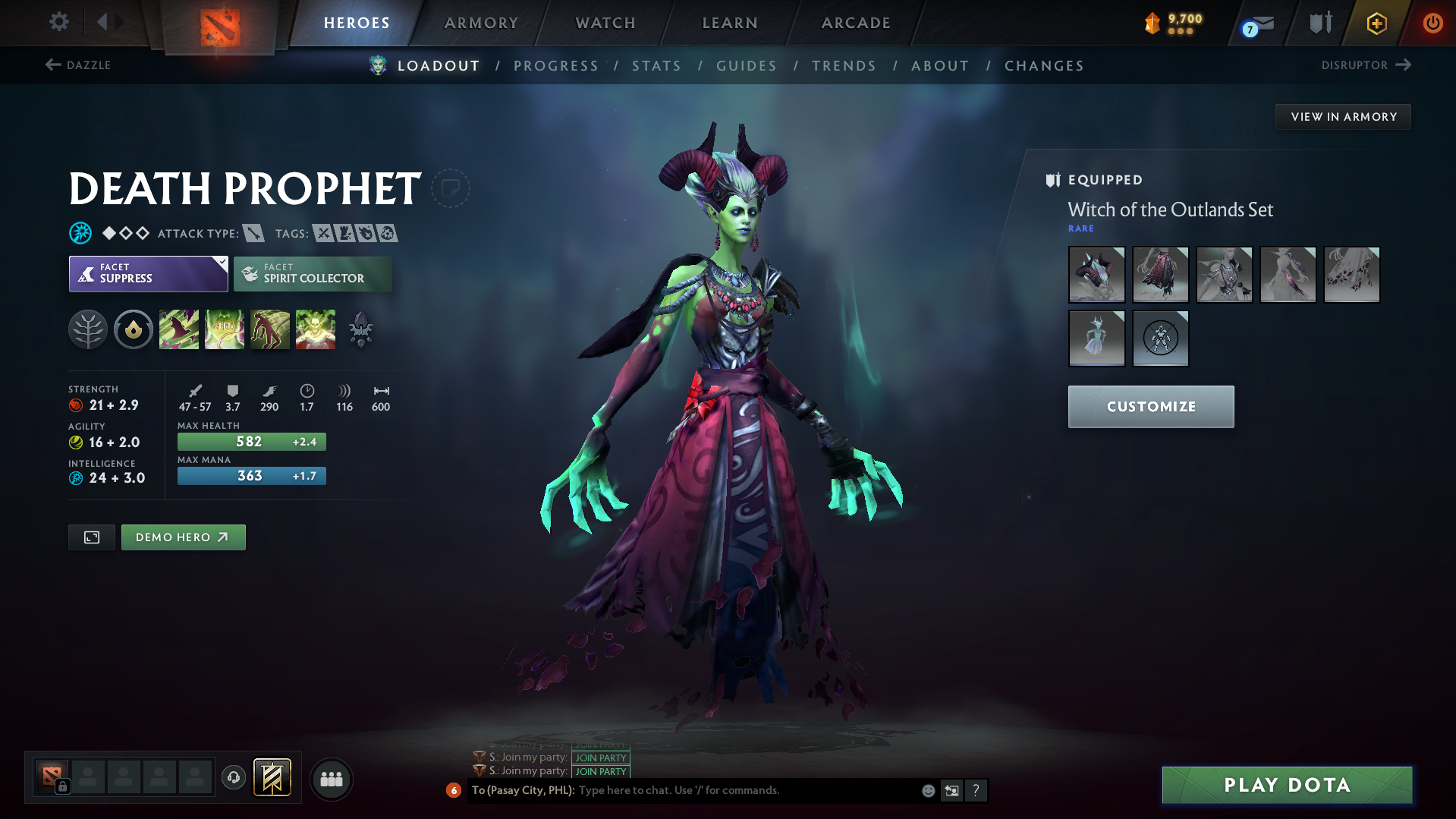Switch to the STATS tab
This screenshot has height=819, width=1456.
pyautogui.click(x=657, y=66)
